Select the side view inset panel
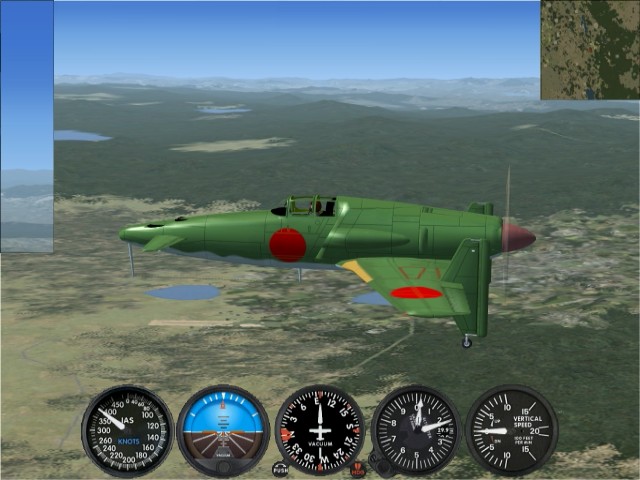 (x=27, y=126)
